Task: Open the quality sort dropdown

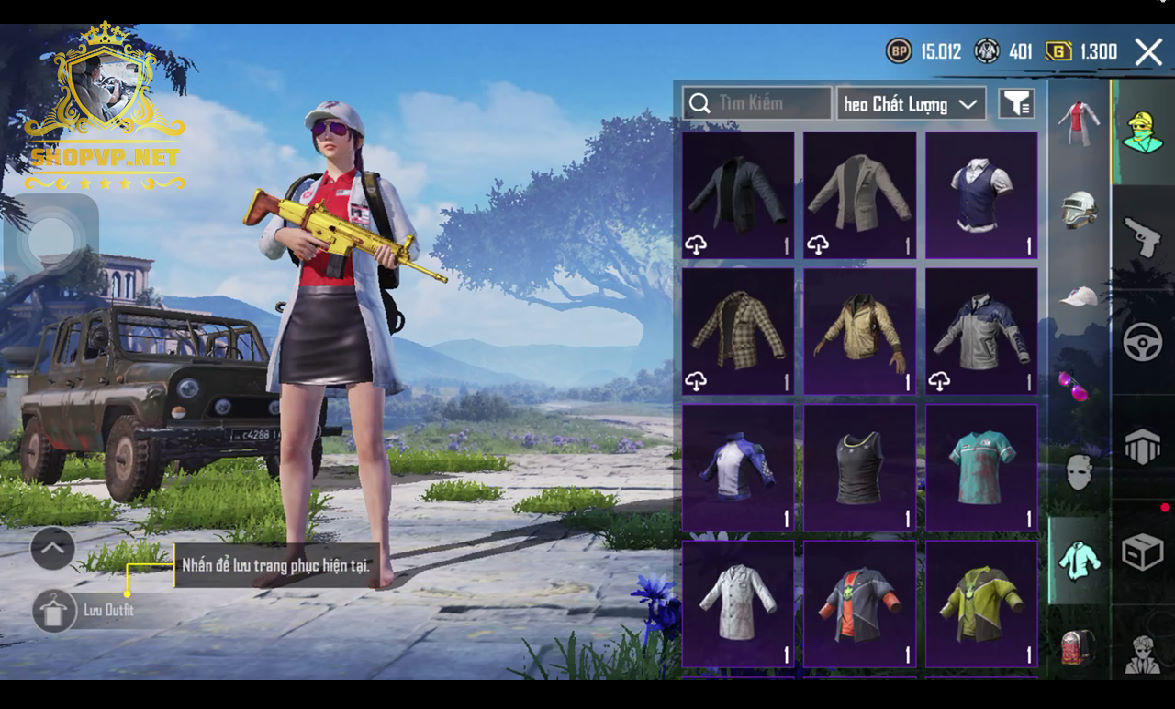Action: point(910,104)
